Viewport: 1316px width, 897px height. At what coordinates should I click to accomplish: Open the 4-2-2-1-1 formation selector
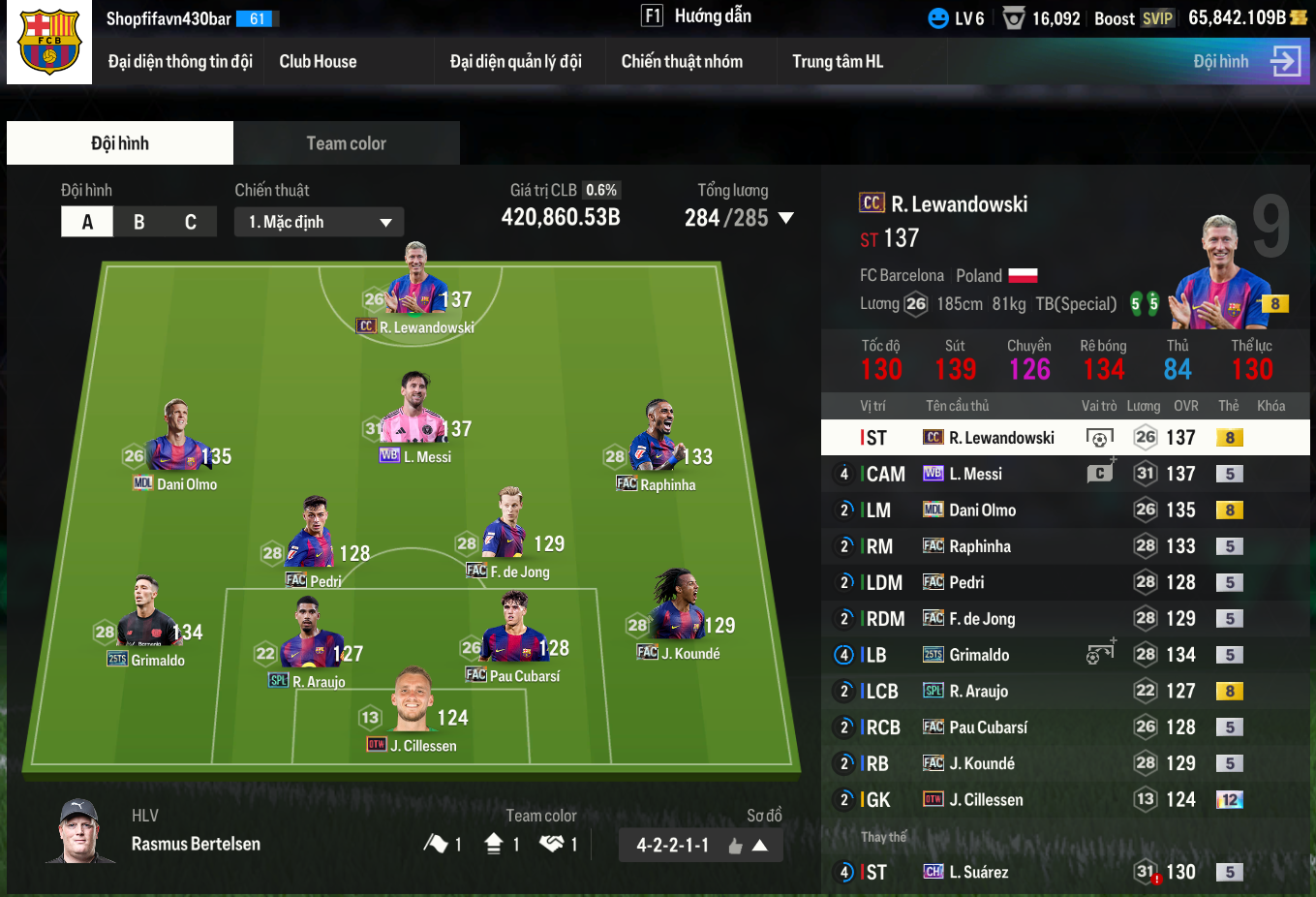click(x=700, y=846)
